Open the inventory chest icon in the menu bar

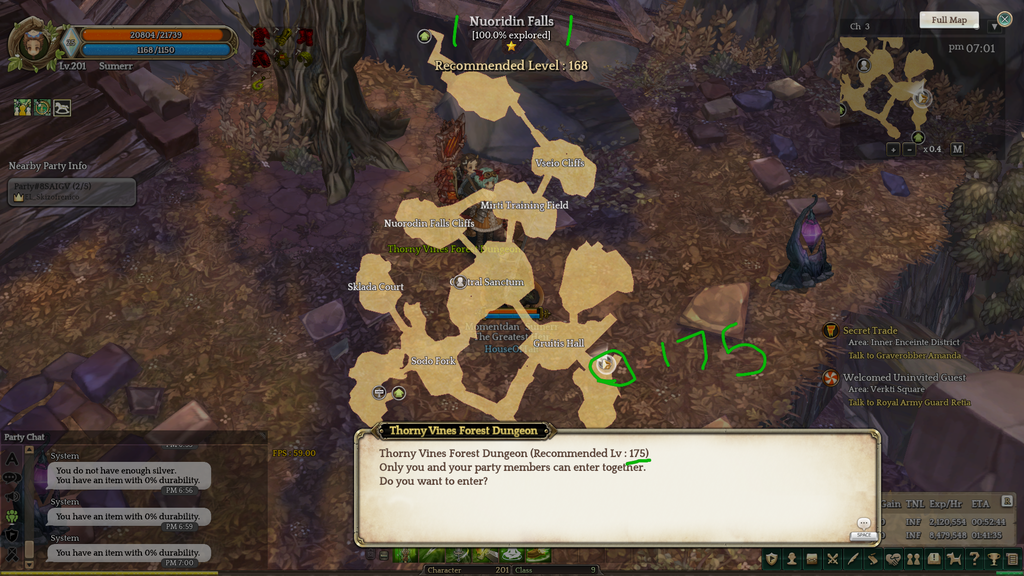click(x=811, y=559)
